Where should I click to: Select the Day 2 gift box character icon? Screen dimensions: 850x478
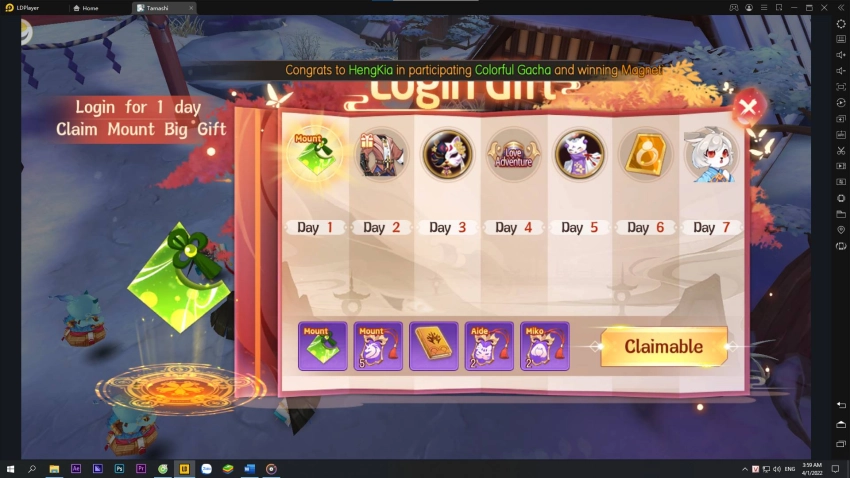click(380, 154)
